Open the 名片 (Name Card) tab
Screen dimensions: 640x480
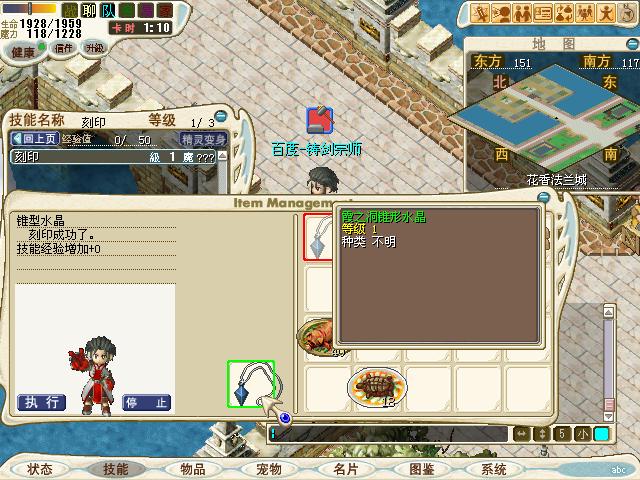coord(345,469)
